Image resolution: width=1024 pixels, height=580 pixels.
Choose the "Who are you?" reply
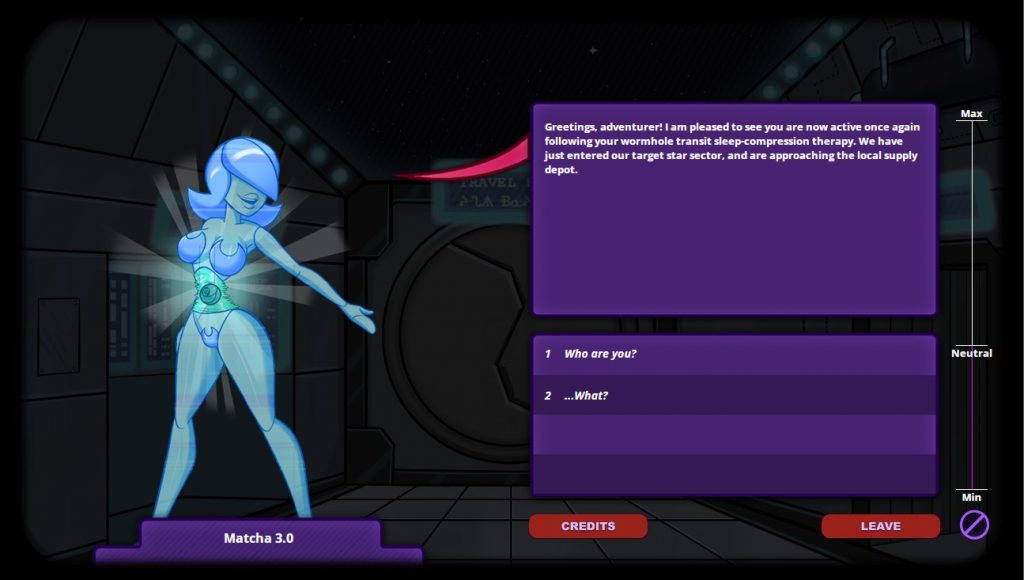coord(600,354)
